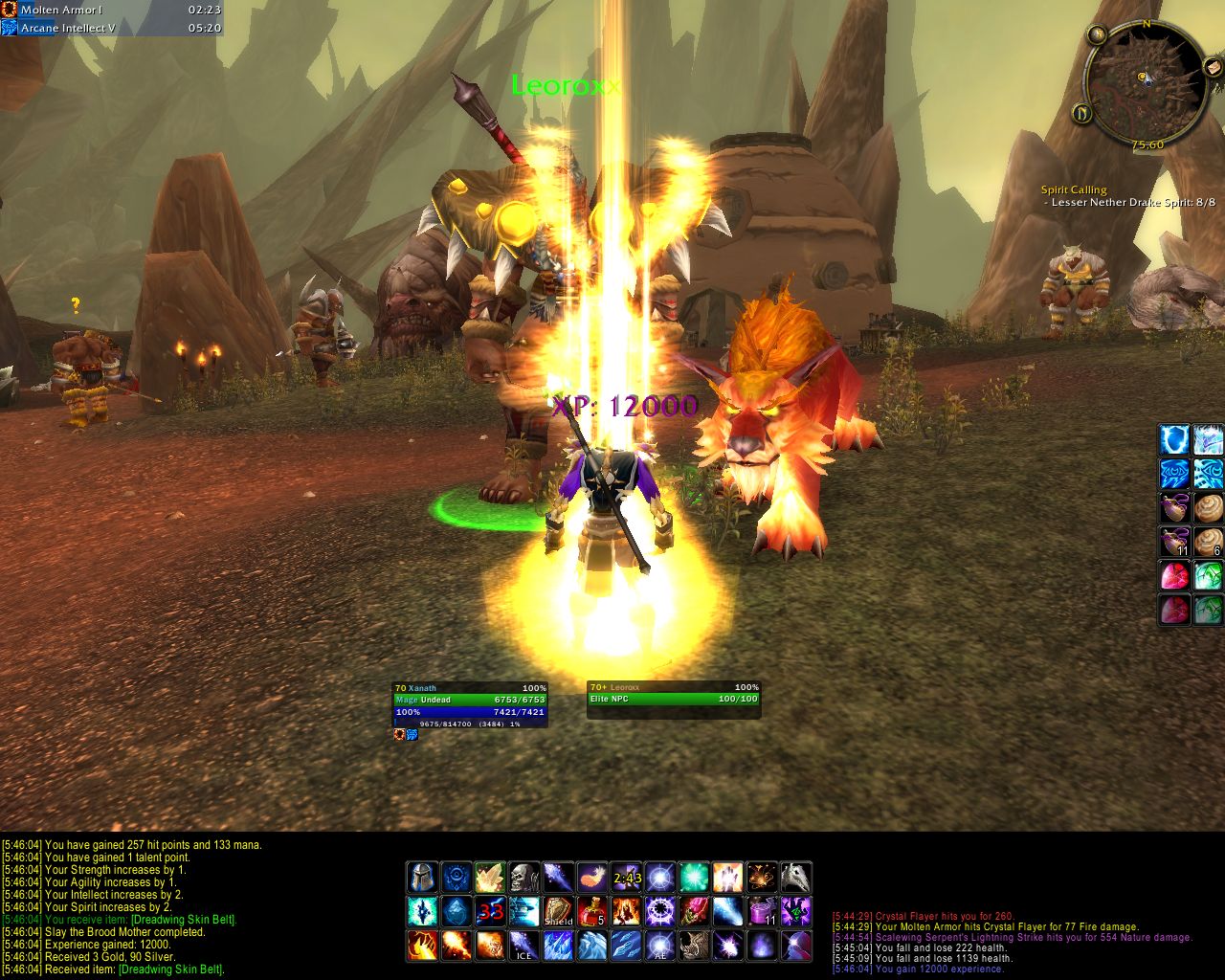Click the ability showing 2:43 cooldown
Image resolution: width=1225 pixels, height=980 pixels.
click(627, 877)
